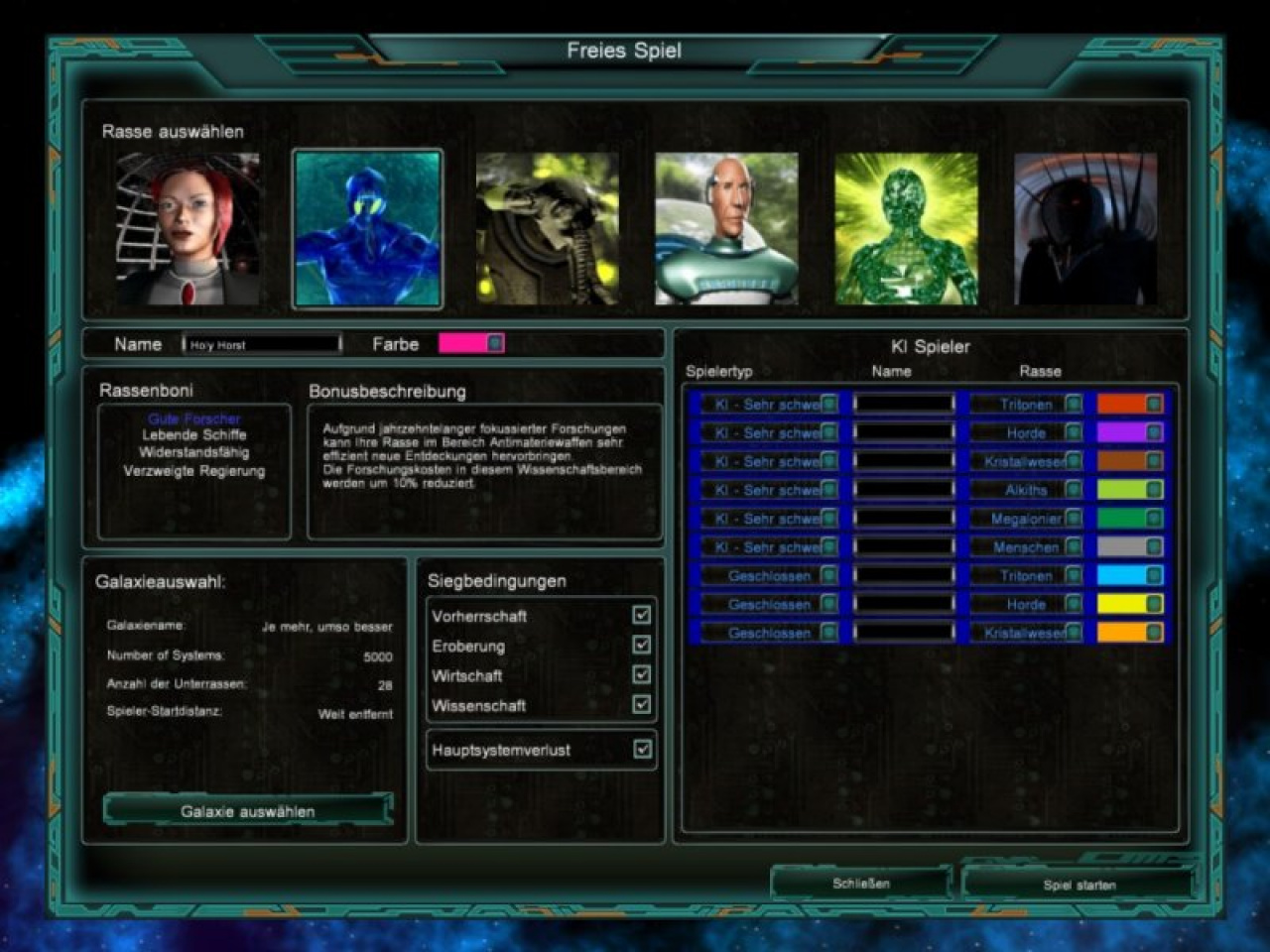Choose the blue alien race portrait
Image resolution: width=1270 pixels, height=952 pixels.
(x=367, y=228)
